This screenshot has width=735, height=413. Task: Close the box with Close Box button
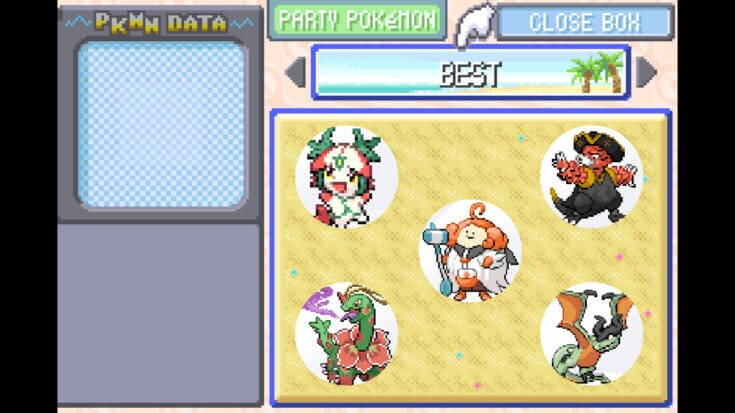coord(585,22)
